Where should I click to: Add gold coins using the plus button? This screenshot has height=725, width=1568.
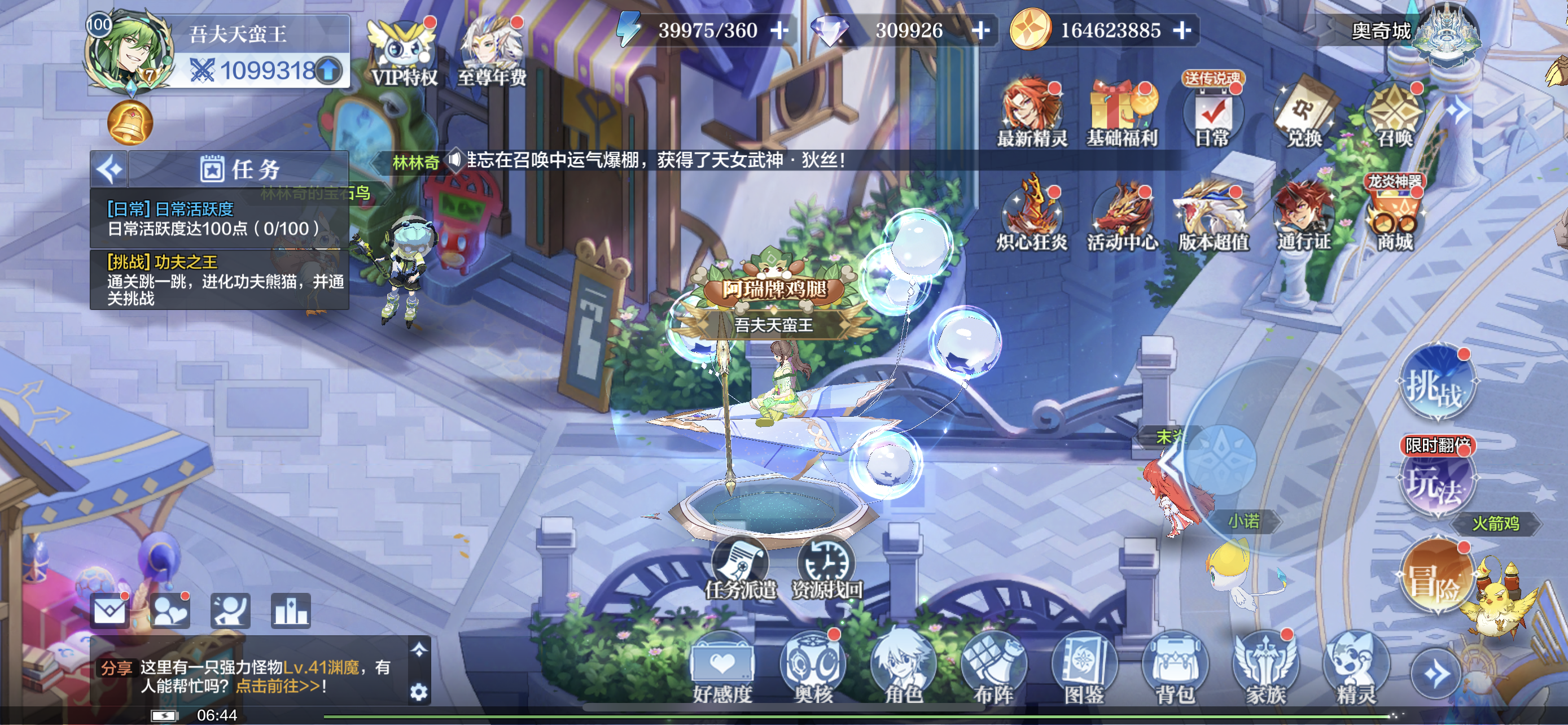click(x=1181, y=30)
